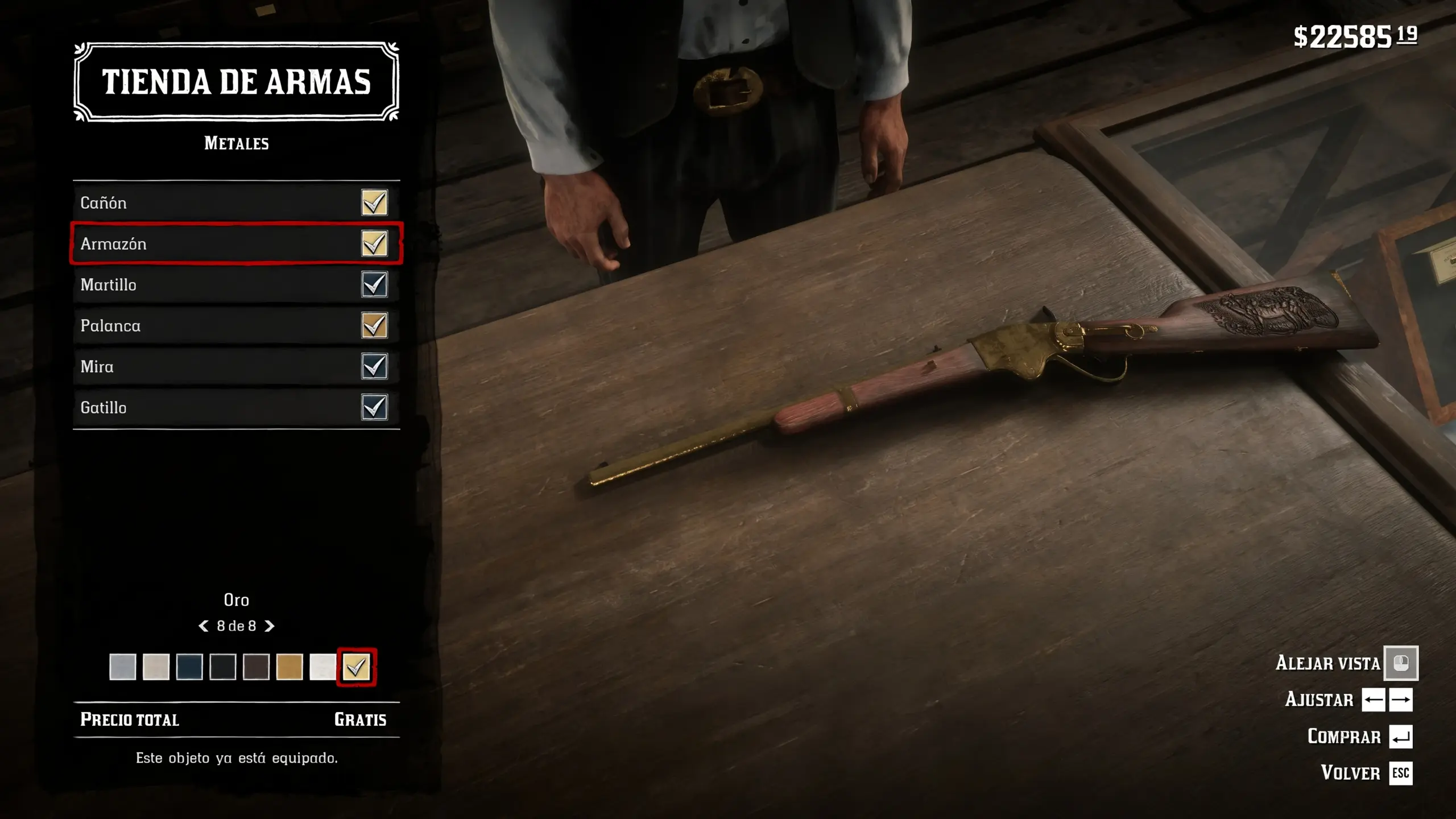Select the dark brown metal swatch
Screen dimensions: 1456x819
pyautogui.click(x=256, y=667)
